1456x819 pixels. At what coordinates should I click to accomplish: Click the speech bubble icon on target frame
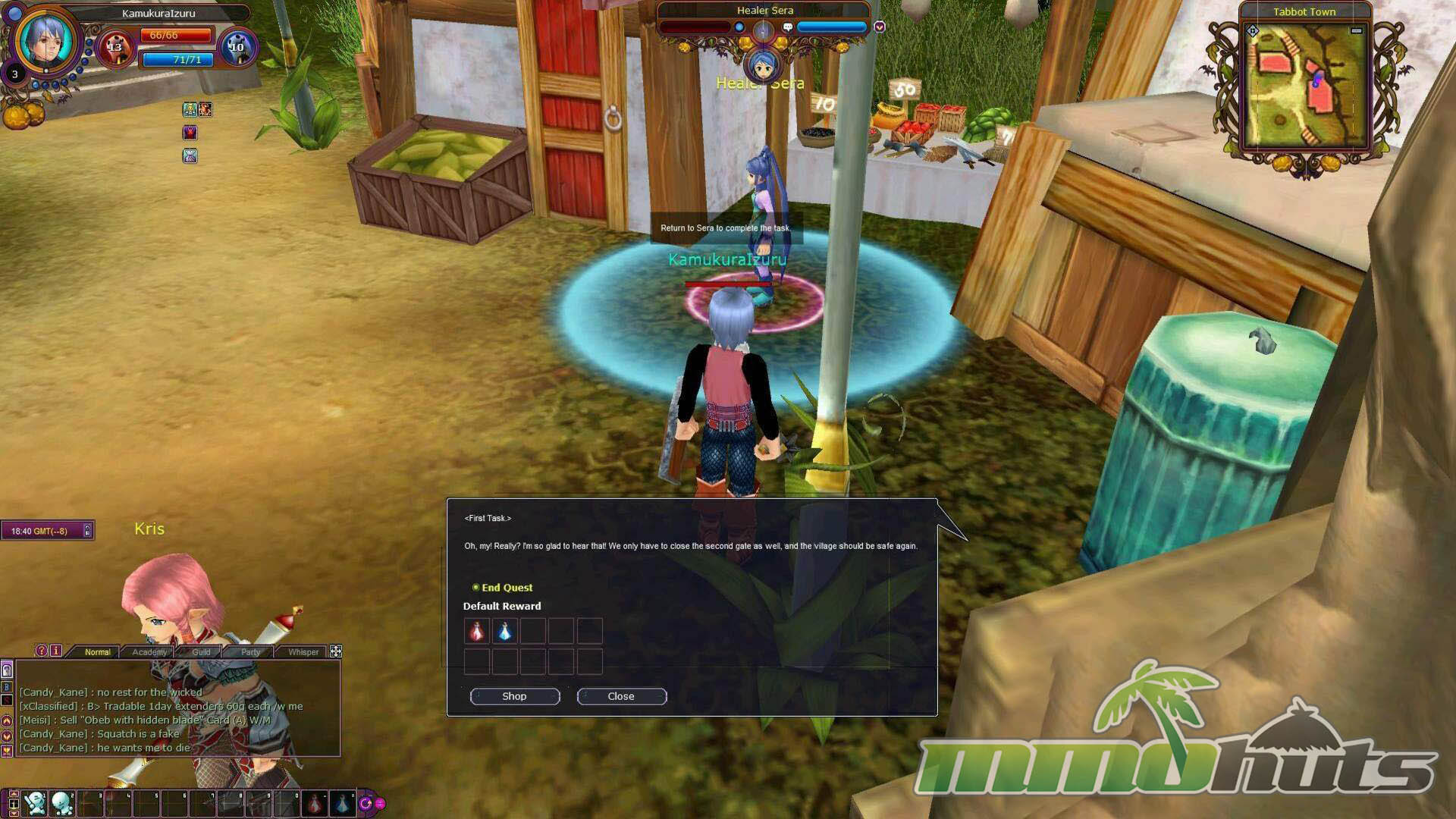click(788, 27)
